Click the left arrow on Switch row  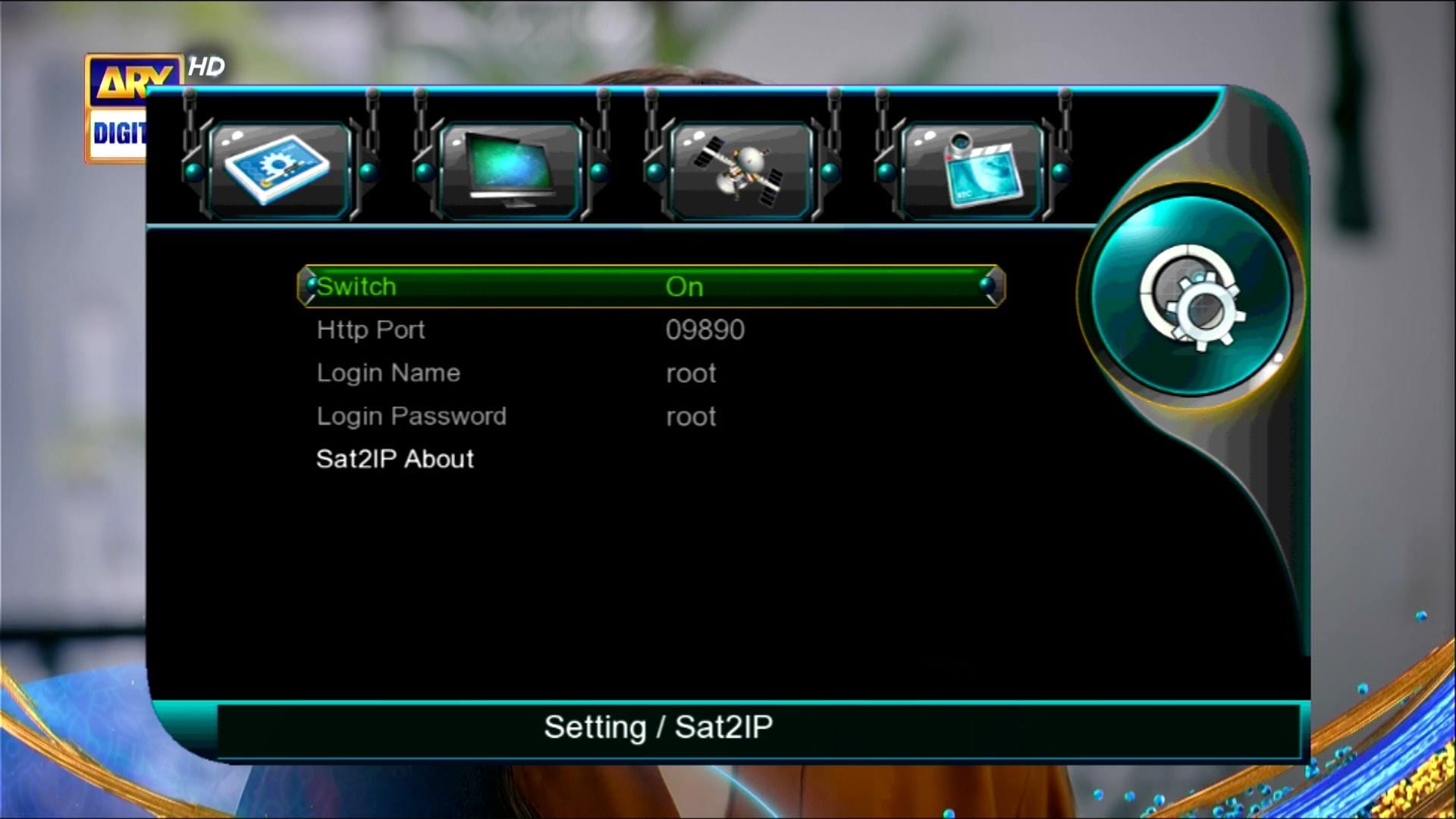coord(310,286)
